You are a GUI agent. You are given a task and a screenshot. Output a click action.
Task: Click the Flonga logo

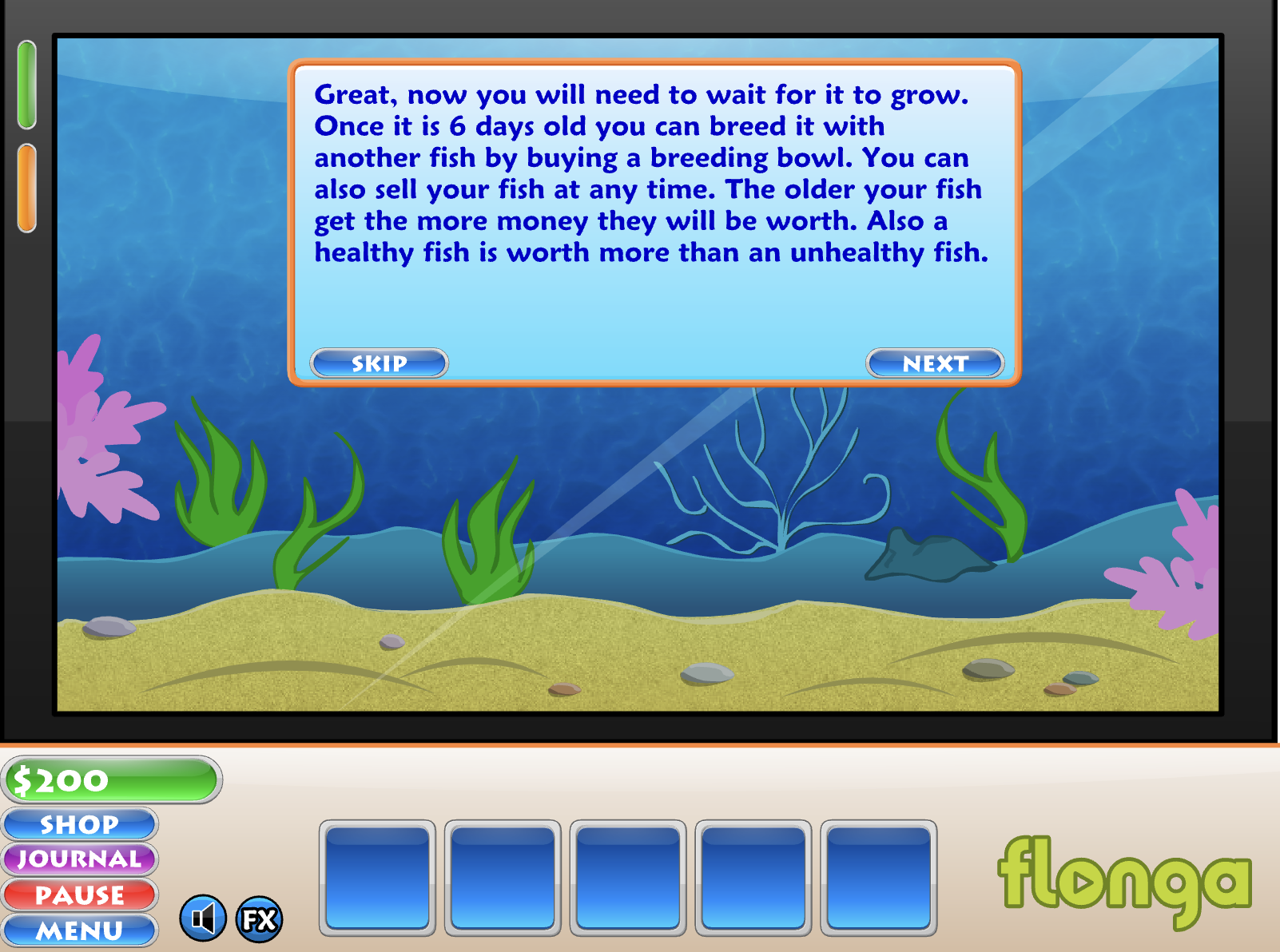(x=1124, y=880)
